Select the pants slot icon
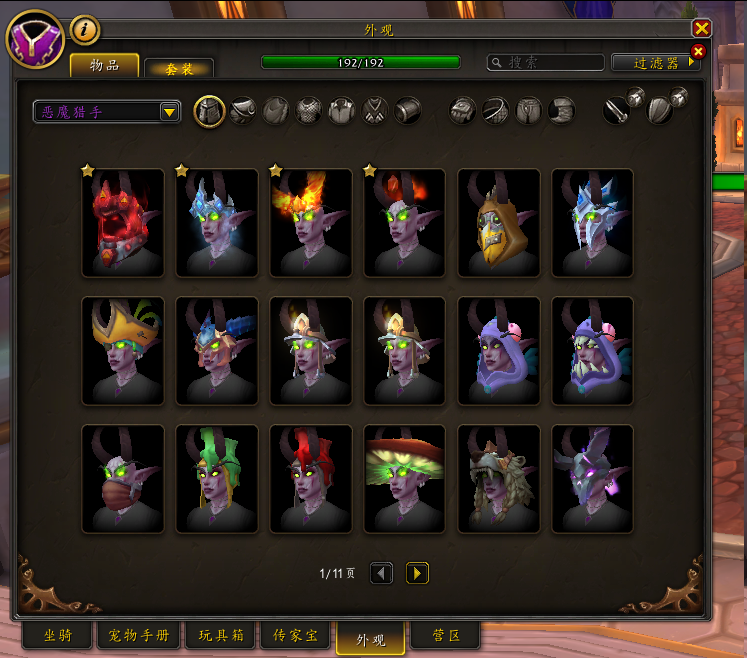This screenshot has height=658, width=747. point(528,110)
